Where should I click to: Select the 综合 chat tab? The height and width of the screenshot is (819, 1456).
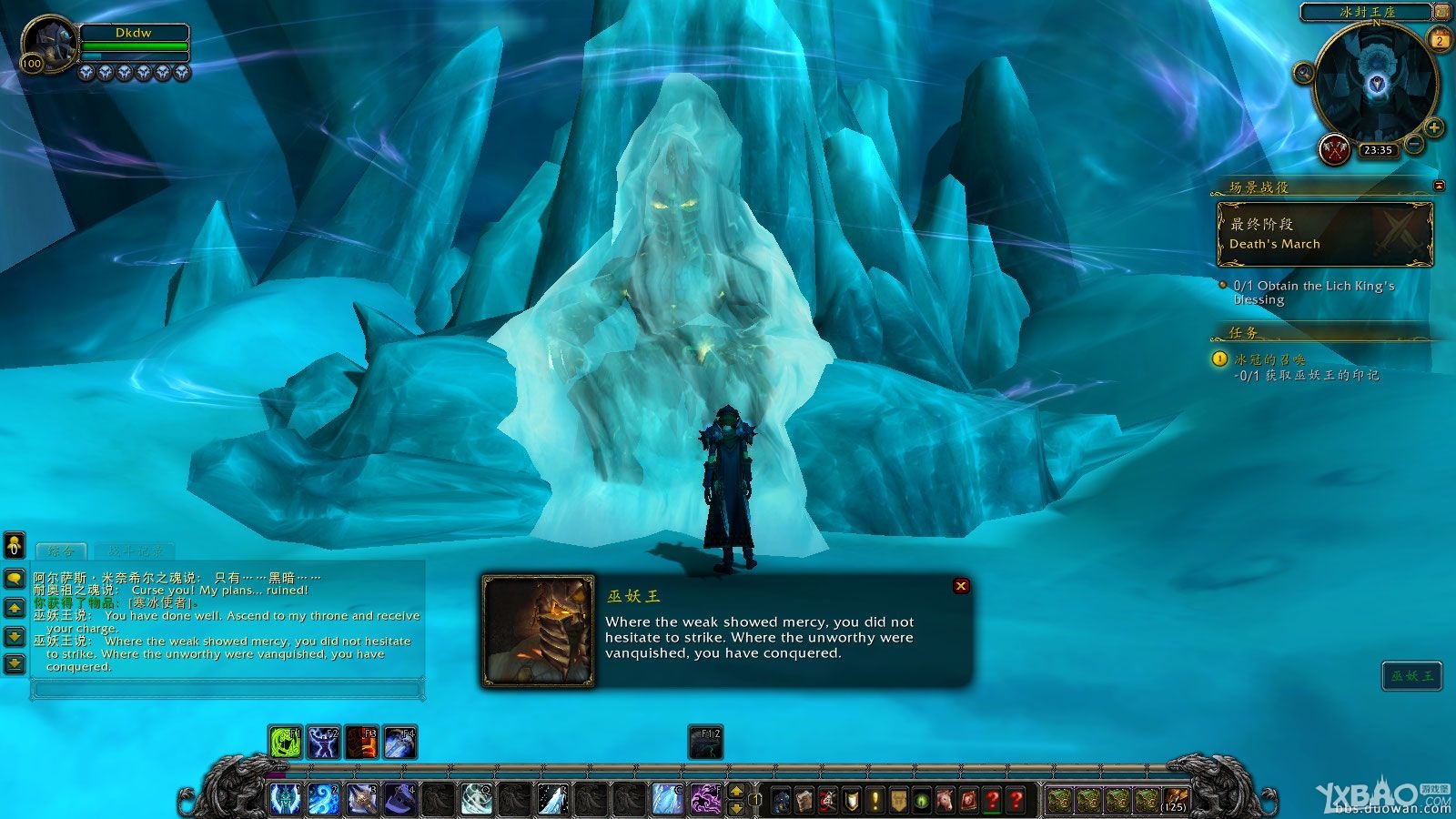[60, 551]
